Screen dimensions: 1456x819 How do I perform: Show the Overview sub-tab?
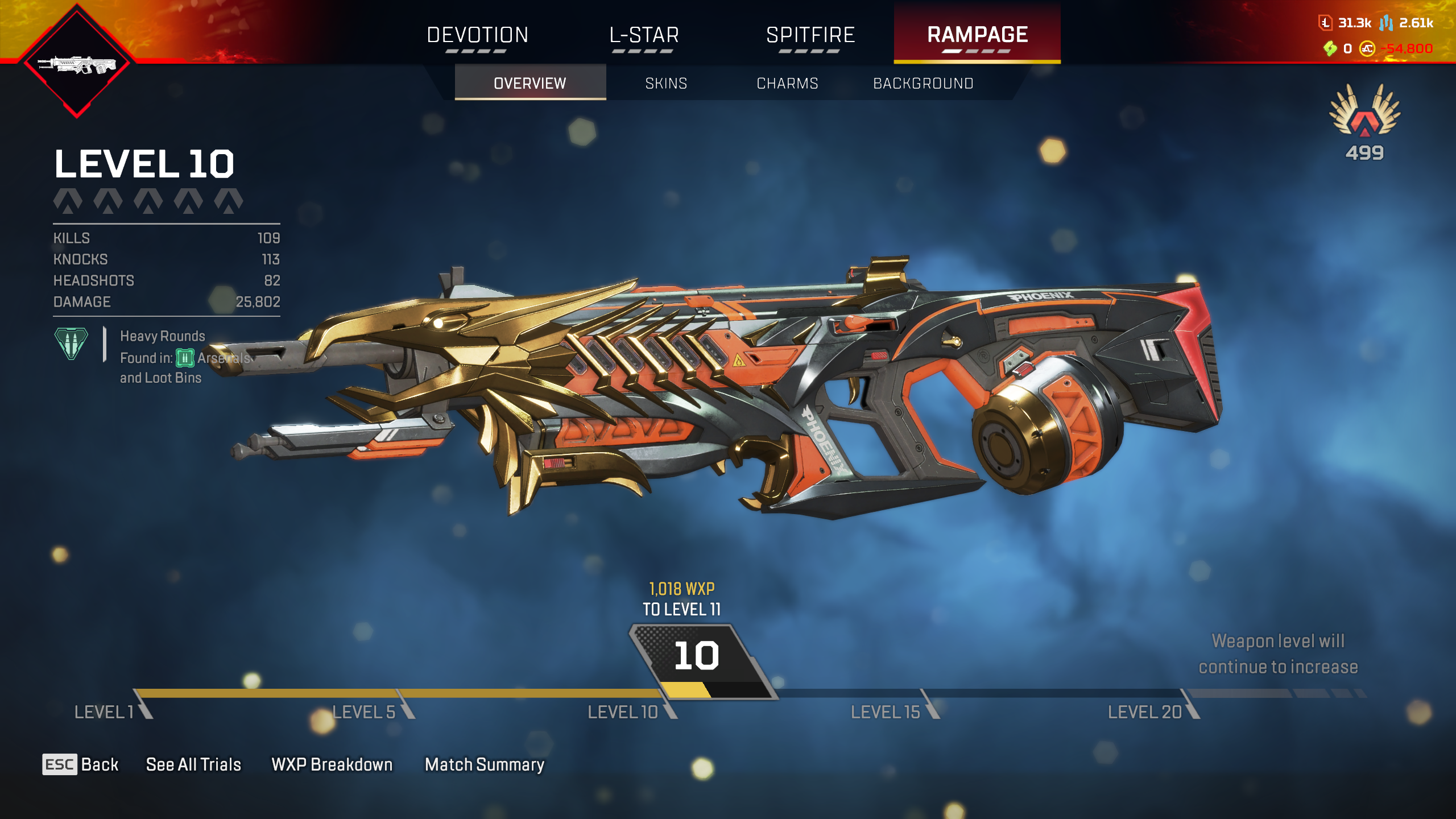530,83
